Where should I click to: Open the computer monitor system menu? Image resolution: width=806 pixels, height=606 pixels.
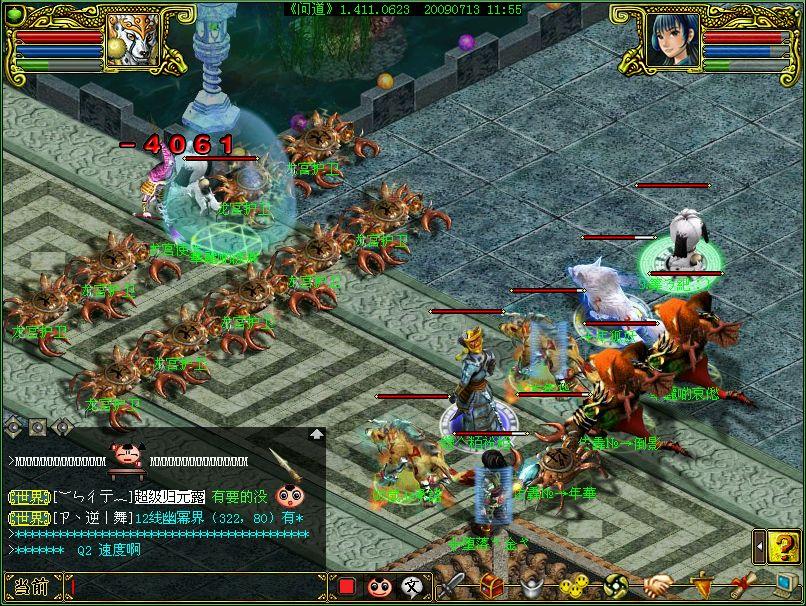click(x=781, y=586)
